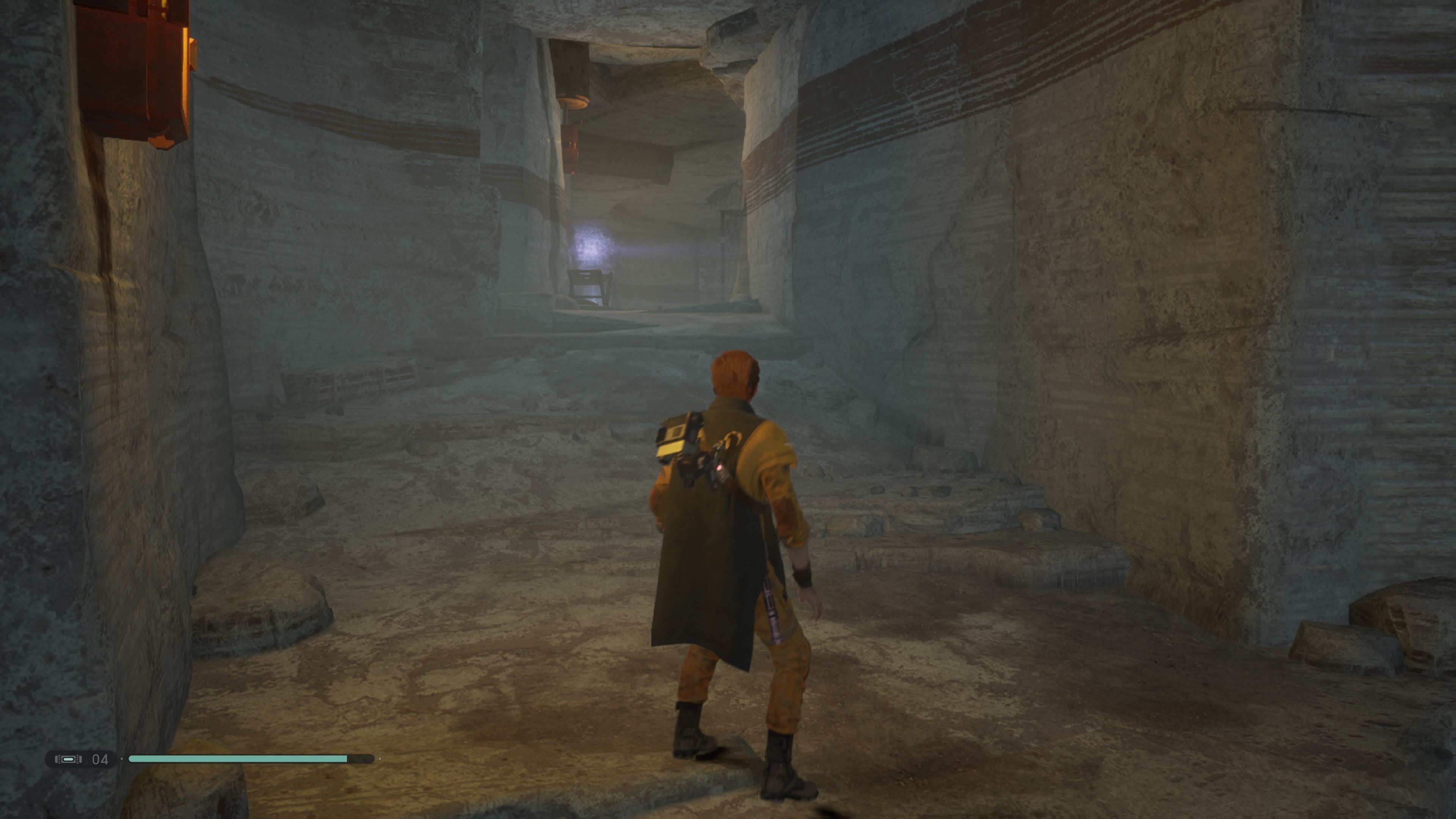
Task: Select the health bar battery indicator
Action: pyautogui.click(x=68, y=759)
